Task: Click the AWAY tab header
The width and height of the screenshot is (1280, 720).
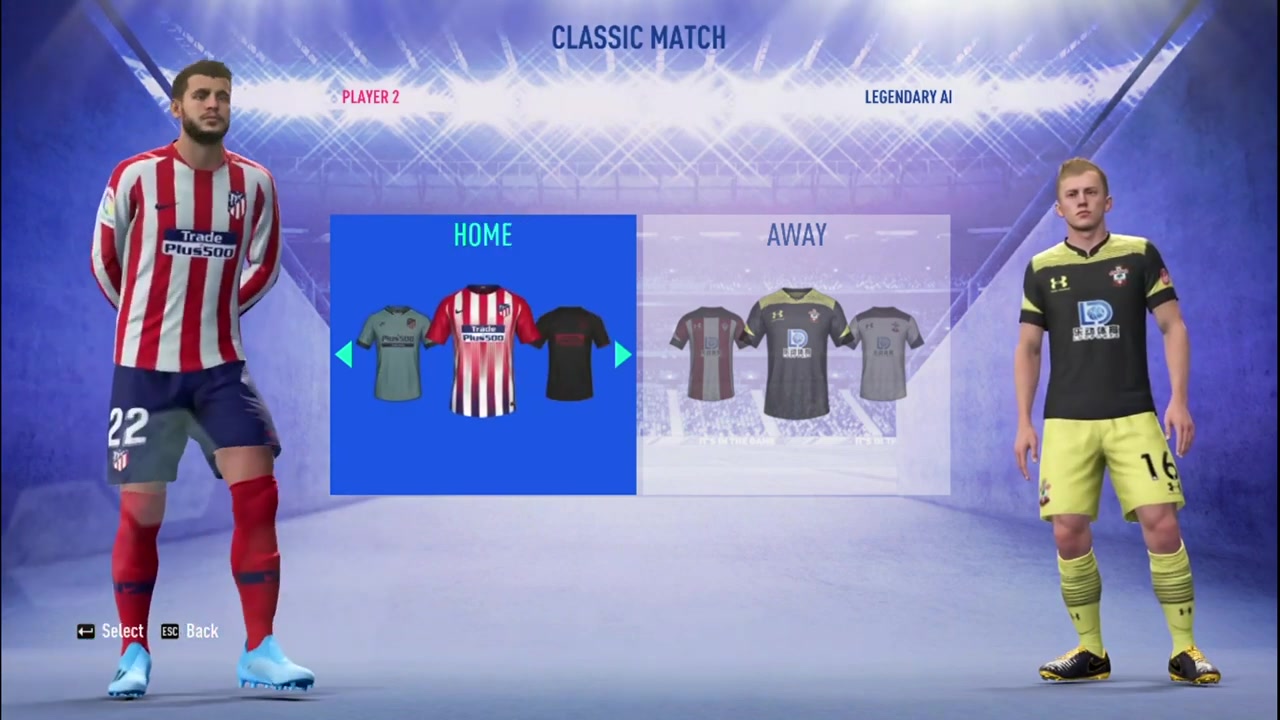Action: click(x=796, y=235)
